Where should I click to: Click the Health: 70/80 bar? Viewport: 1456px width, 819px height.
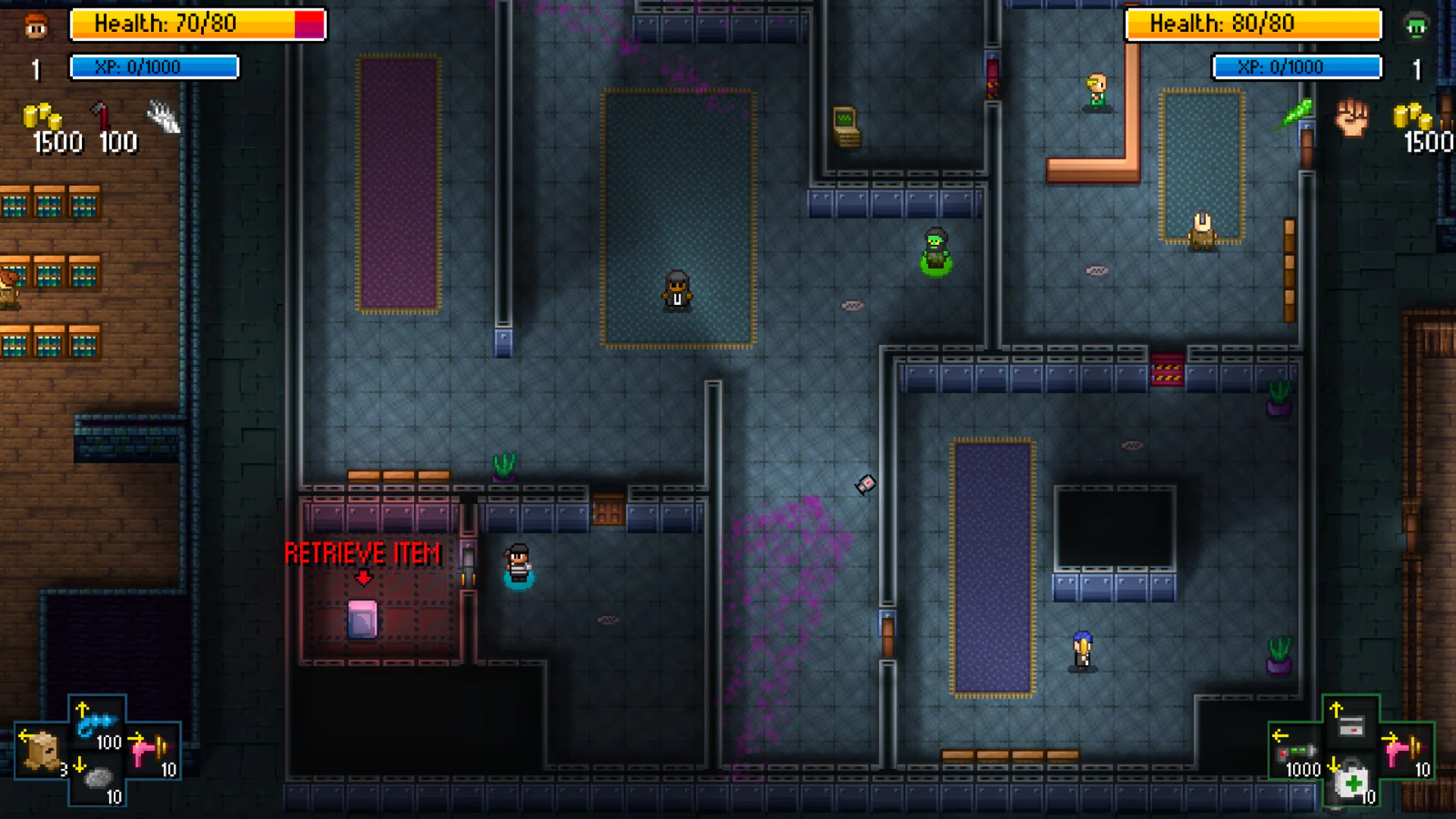(197, 24)
